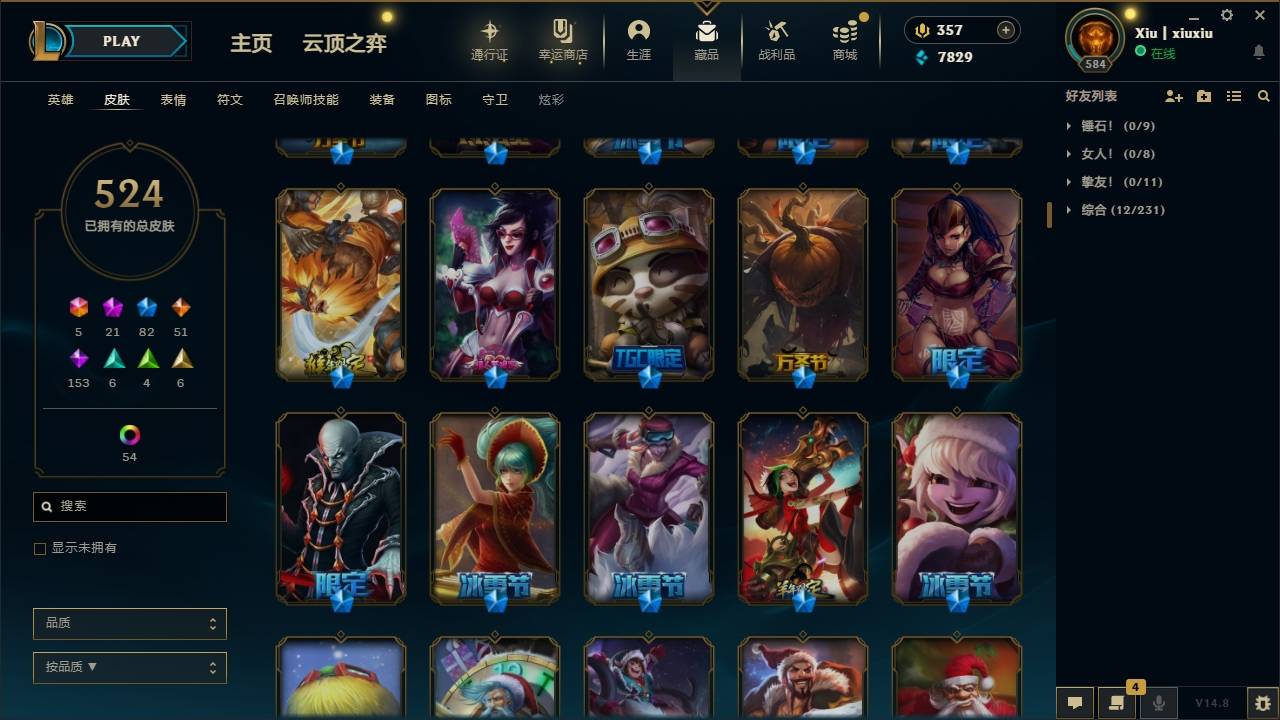Expand the 品质 dropdown
This screenshot has height=720, width=1280.
click(129, 623)
